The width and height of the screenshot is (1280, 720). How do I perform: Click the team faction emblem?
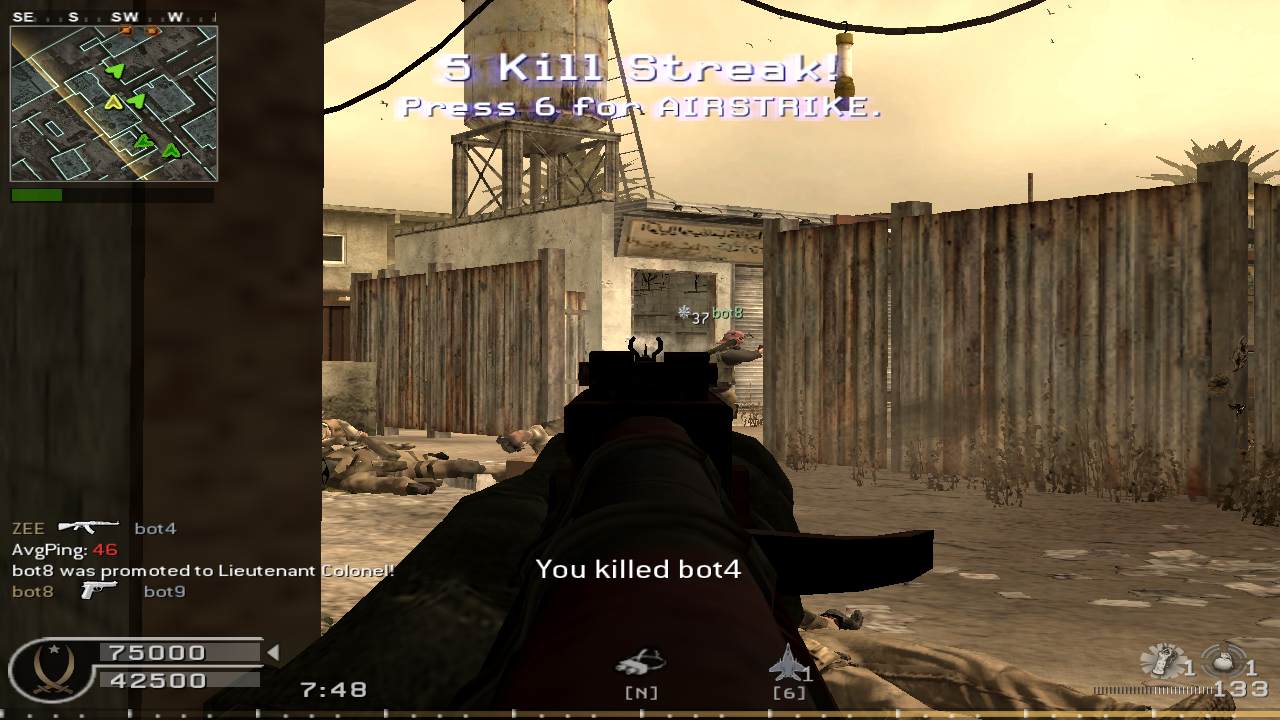pos(48,668)
